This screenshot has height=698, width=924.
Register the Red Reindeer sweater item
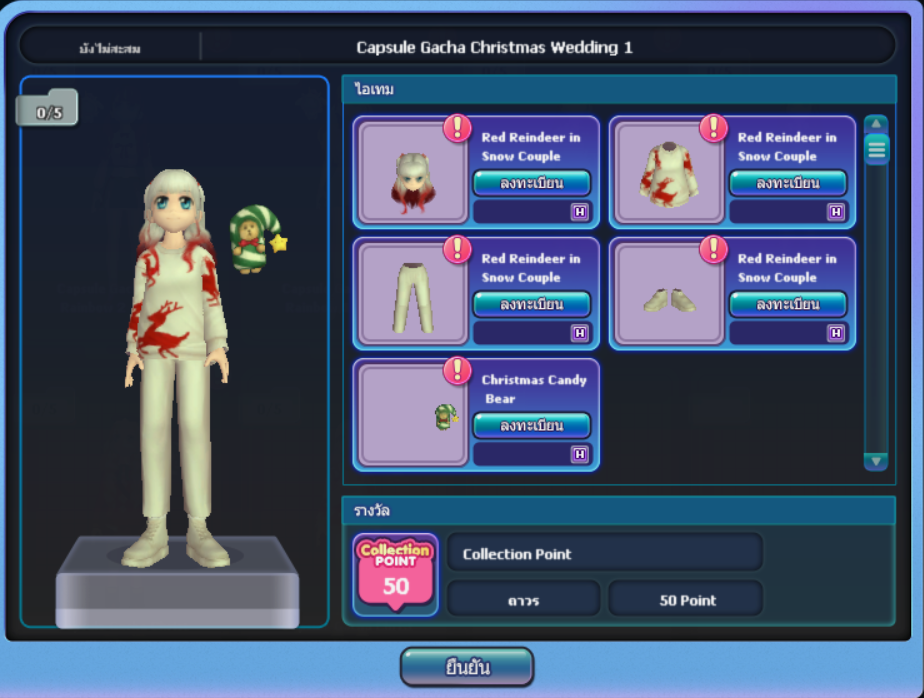787,183
